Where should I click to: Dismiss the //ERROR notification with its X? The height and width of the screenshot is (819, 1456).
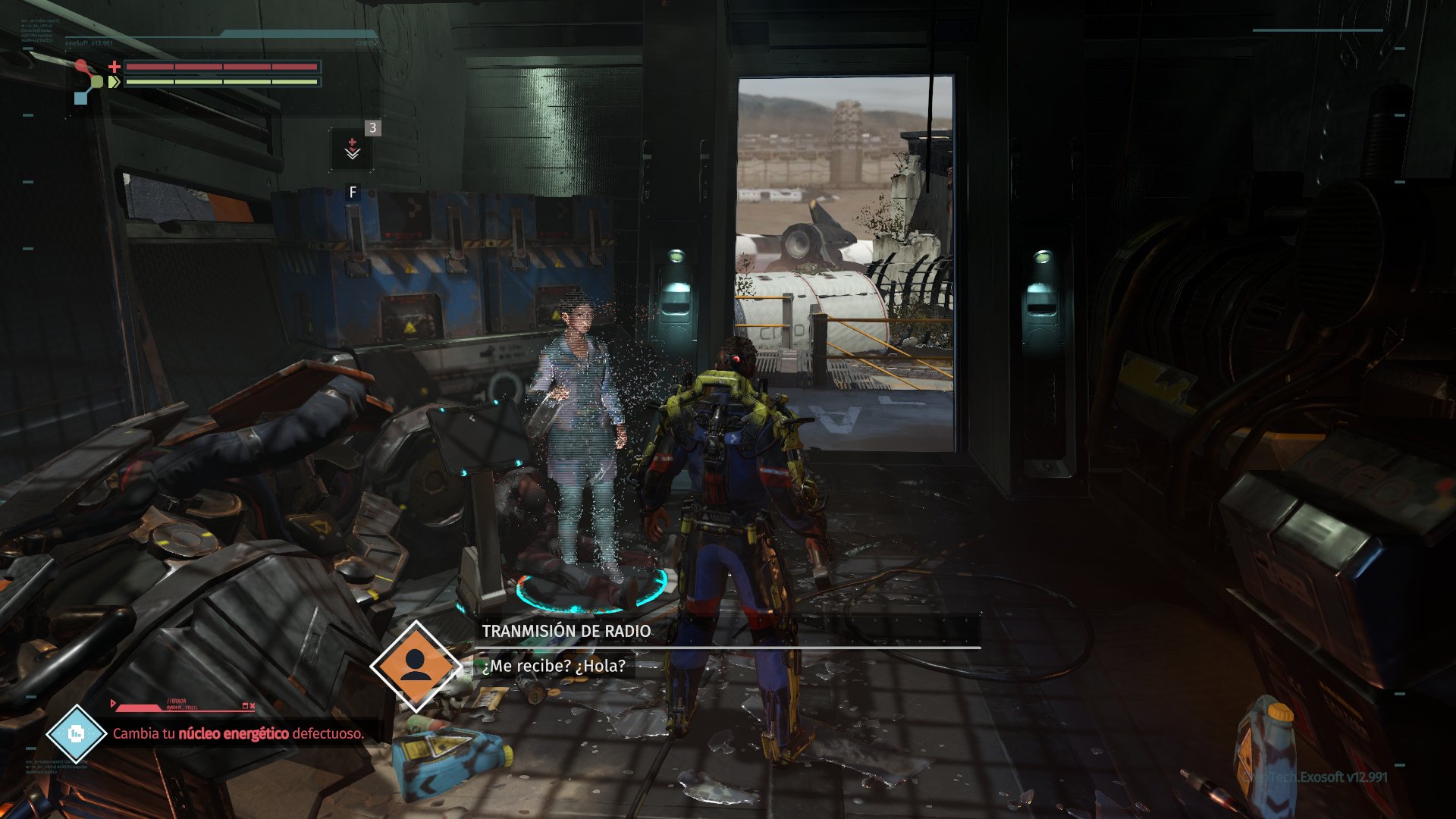[x=253, y=705]
